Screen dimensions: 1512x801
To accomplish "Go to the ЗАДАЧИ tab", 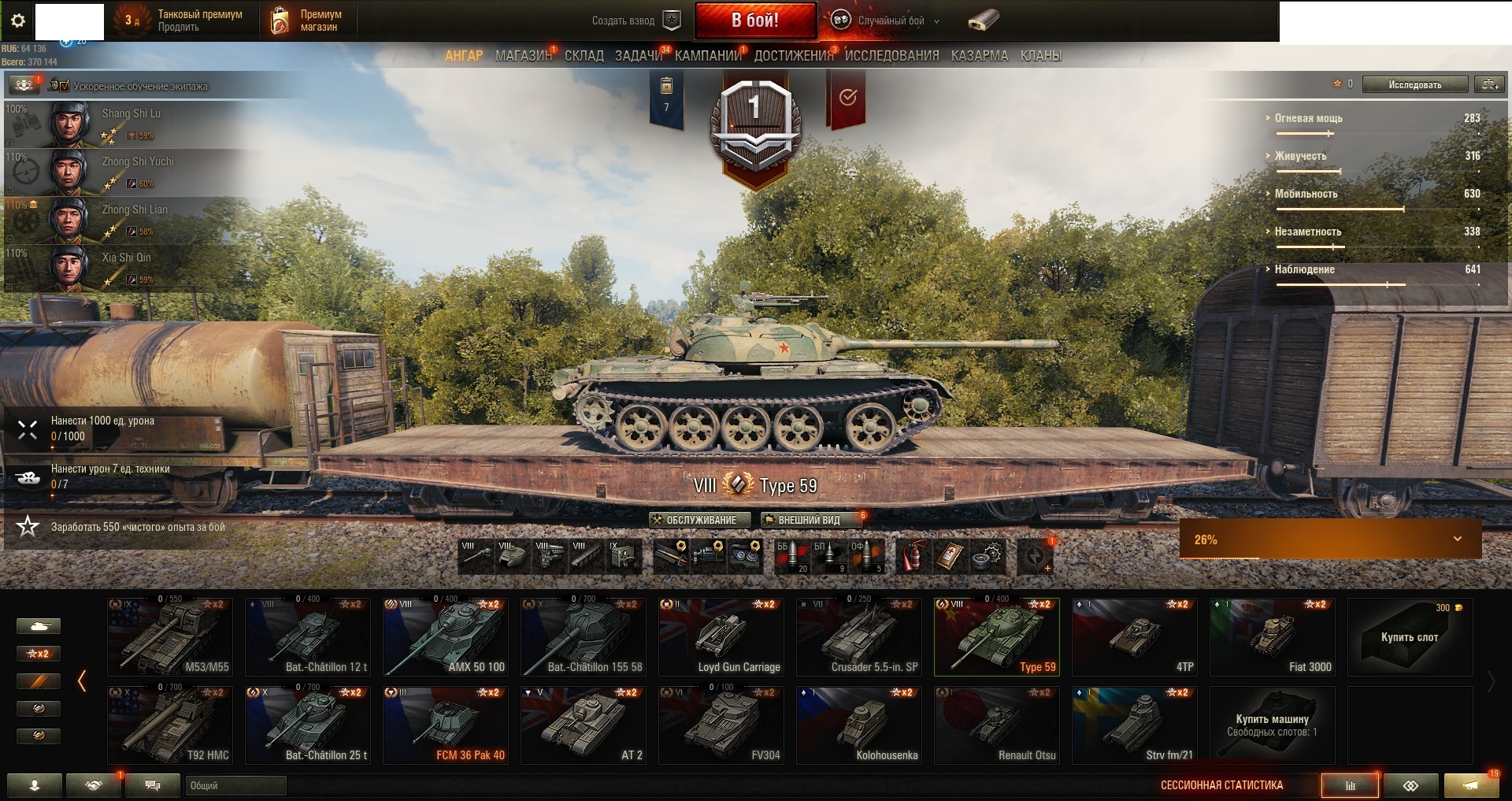I will [x=639, y=56].
